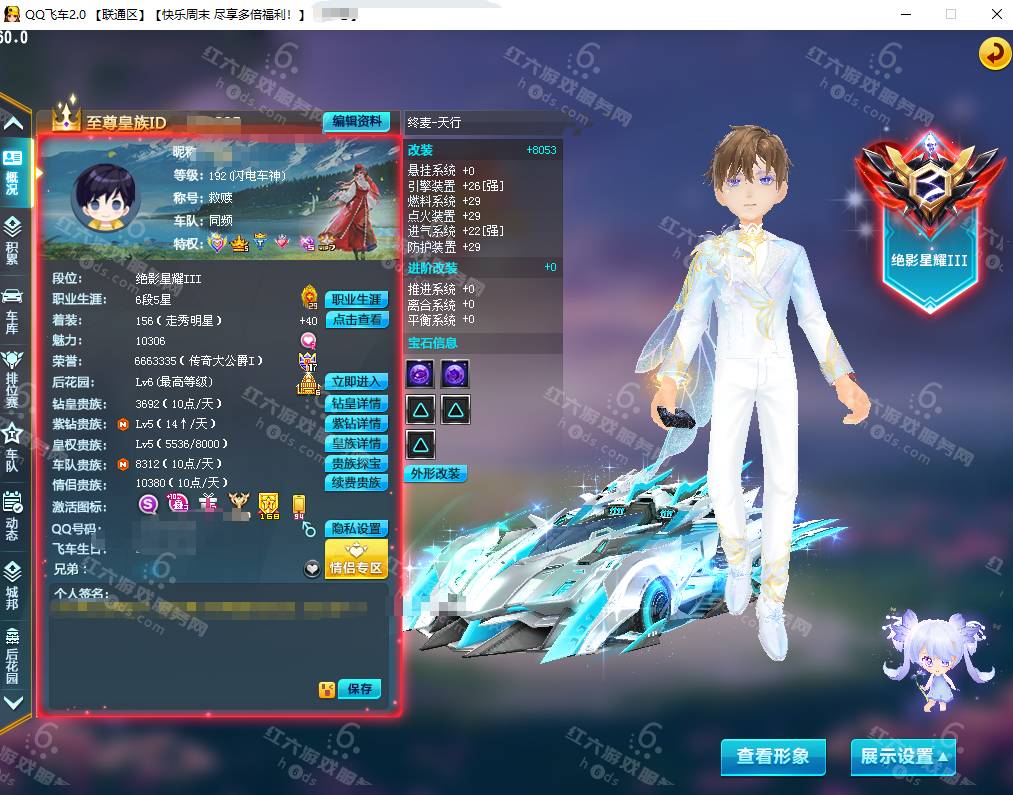
Task: Save the personal signature with 保存
Action: pyautogui.click(x=360, y=689)
